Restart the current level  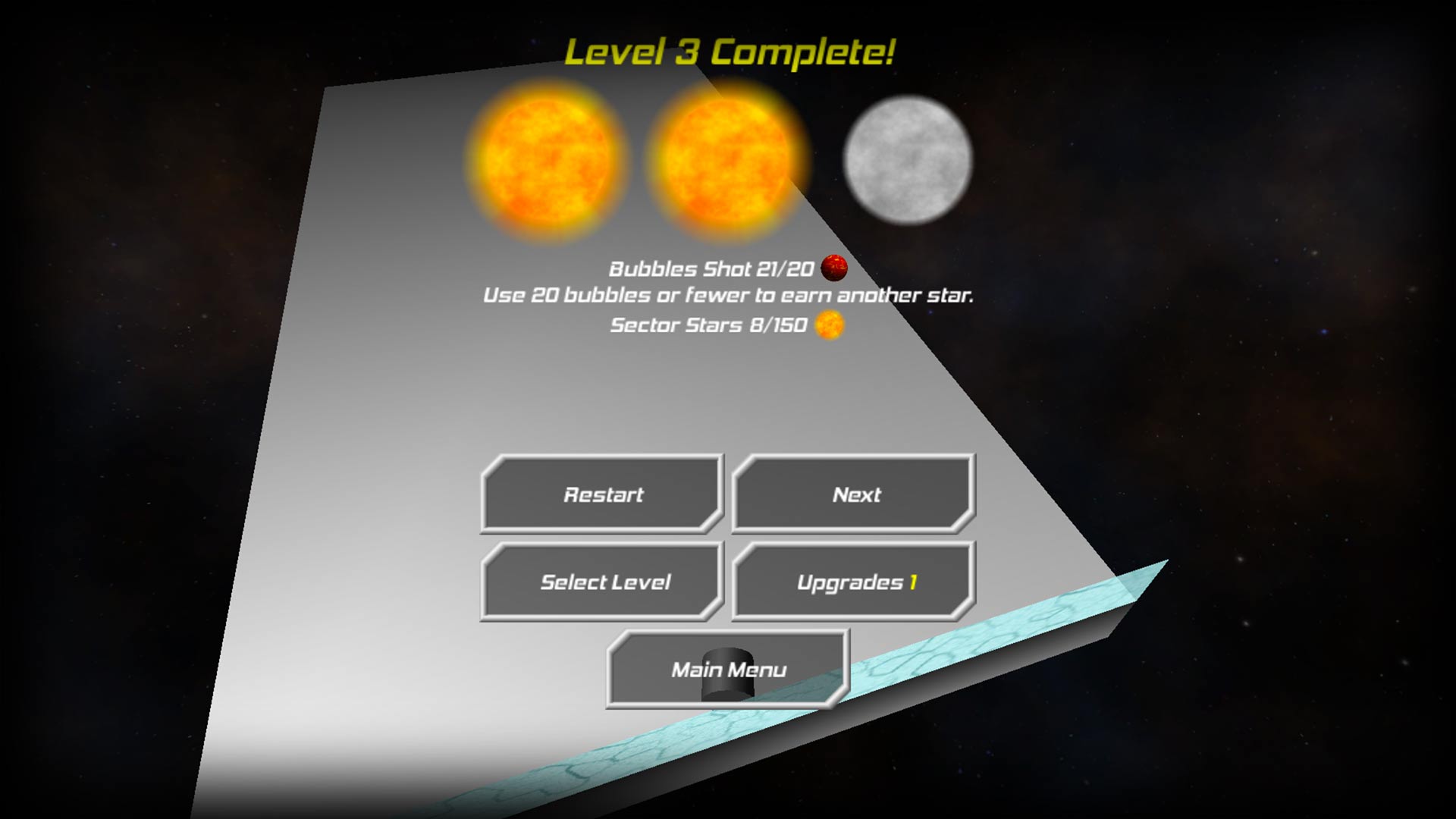point(603,494)
